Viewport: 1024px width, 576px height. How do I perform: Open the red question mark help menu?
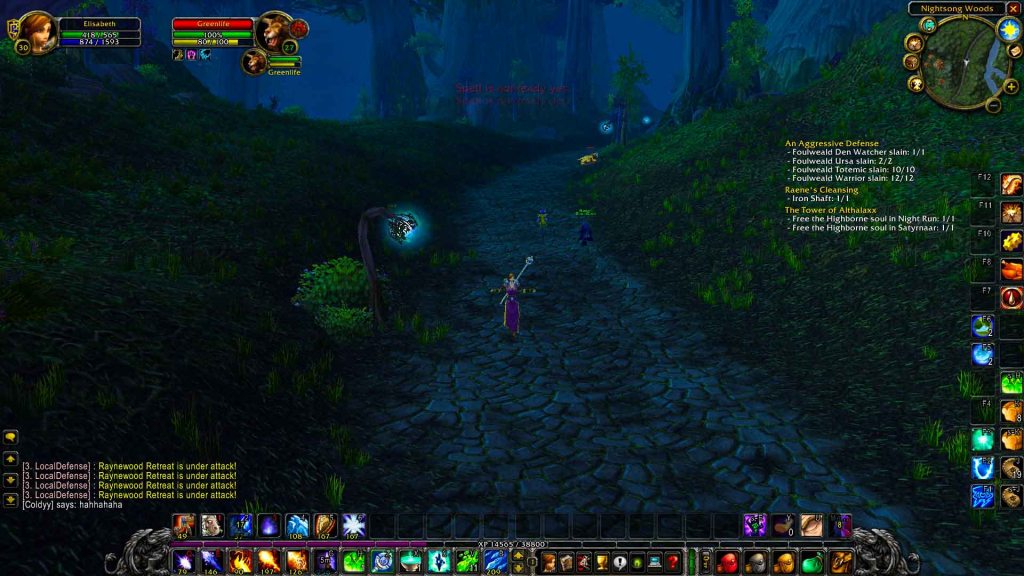[x=673, y=562]
